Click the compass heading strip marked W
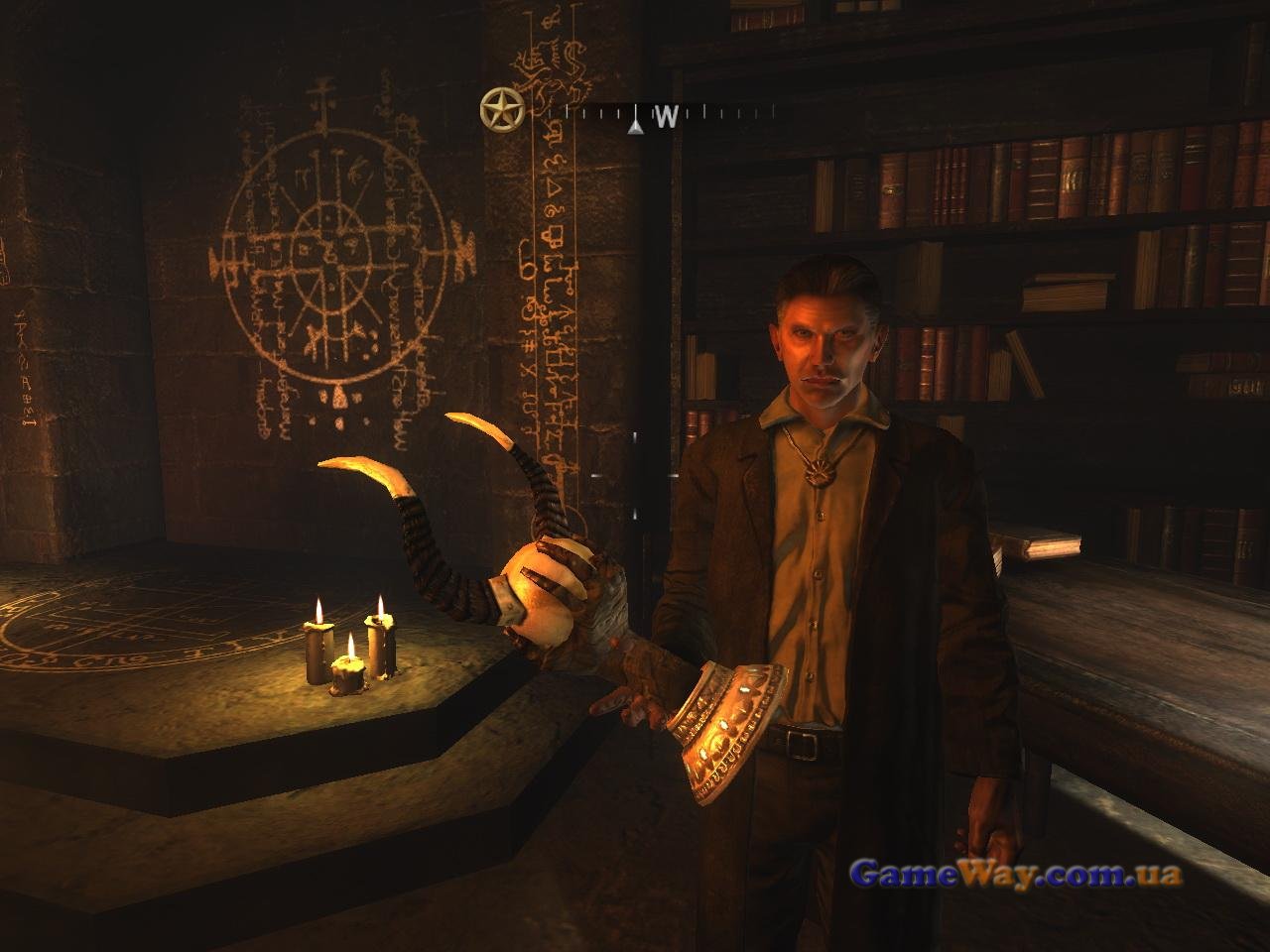Viewport: 1270px width, 952px height. (x=659, y=116)
